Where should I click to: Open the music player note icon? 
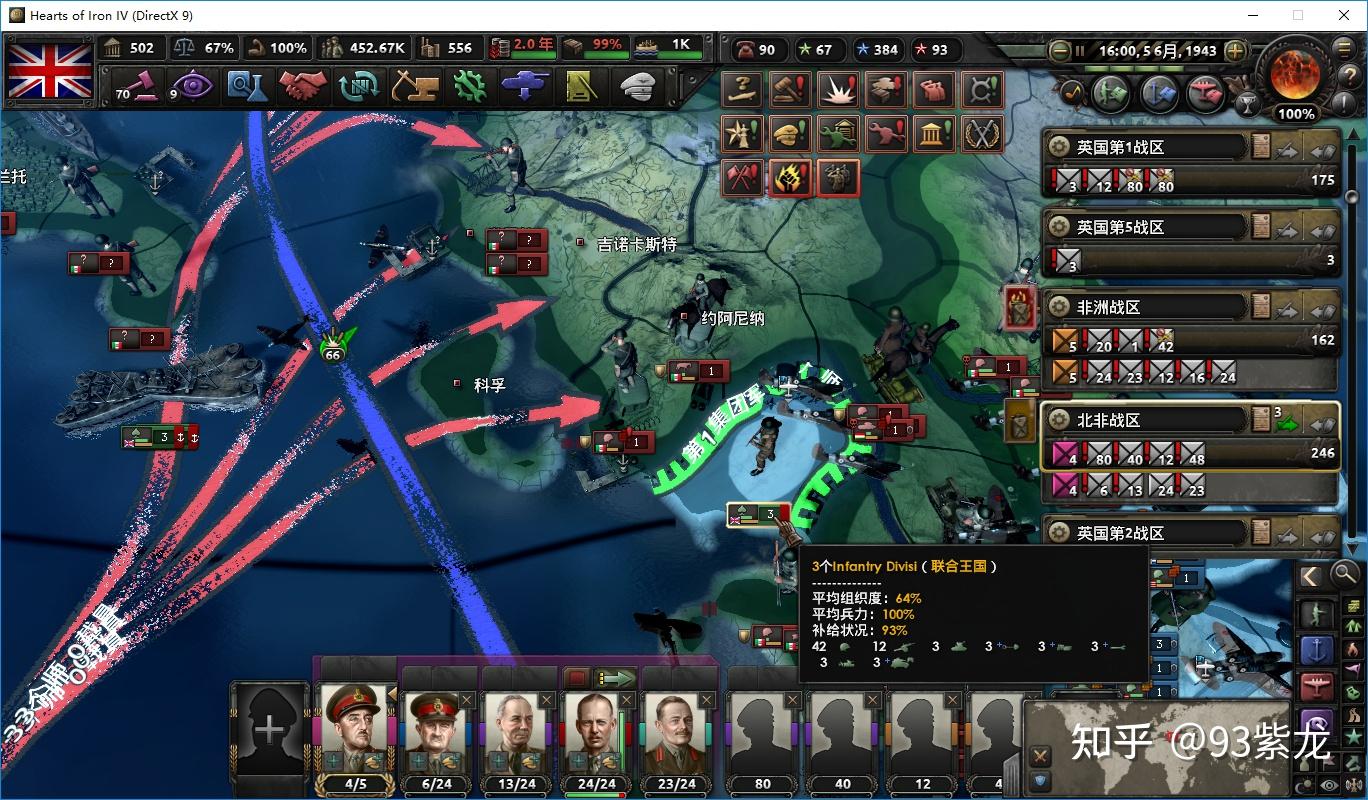point(1071,92)
